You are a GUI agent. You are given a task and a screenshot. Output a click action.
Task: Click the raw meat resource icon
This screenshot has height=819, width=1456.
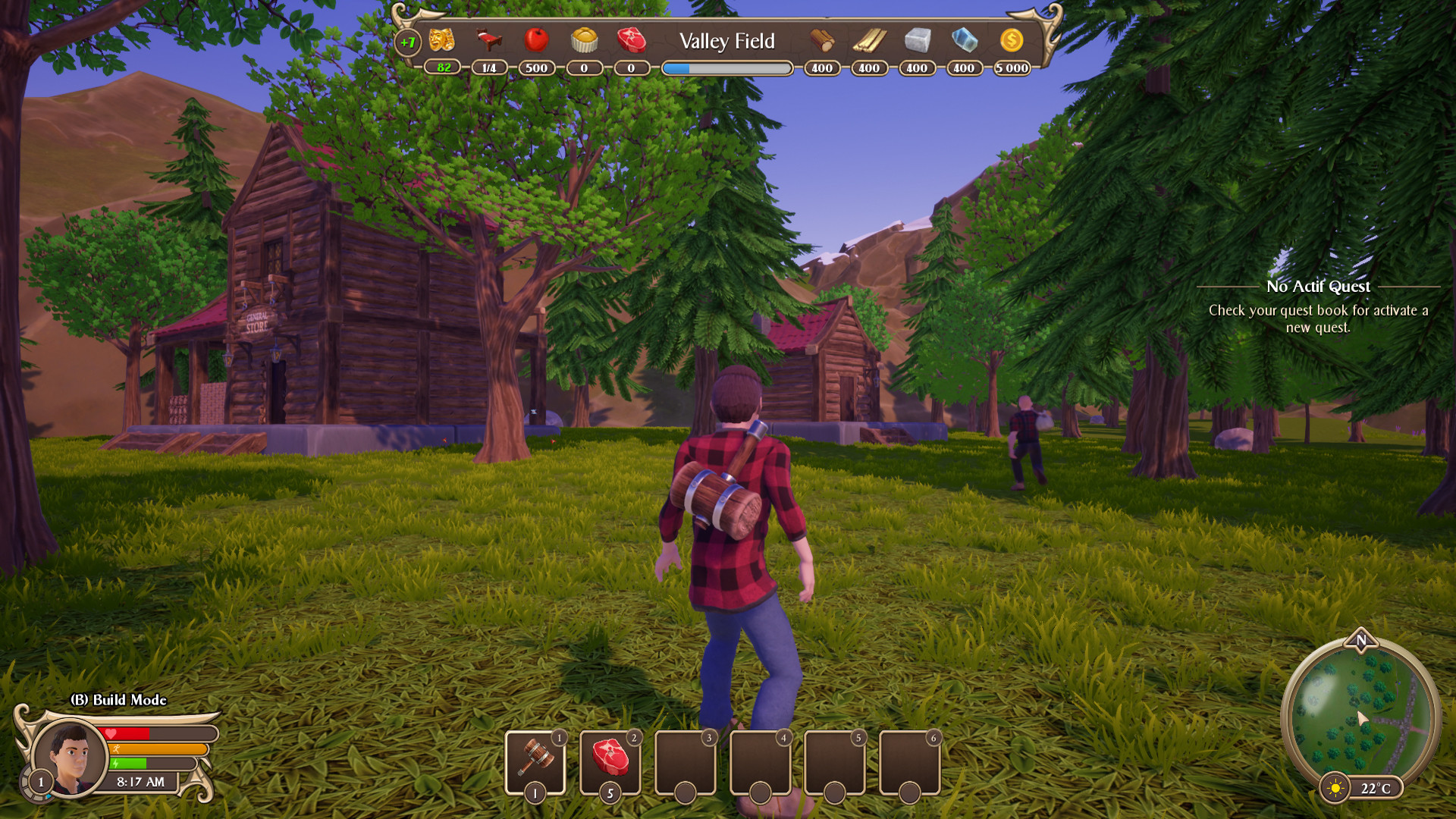632,42
